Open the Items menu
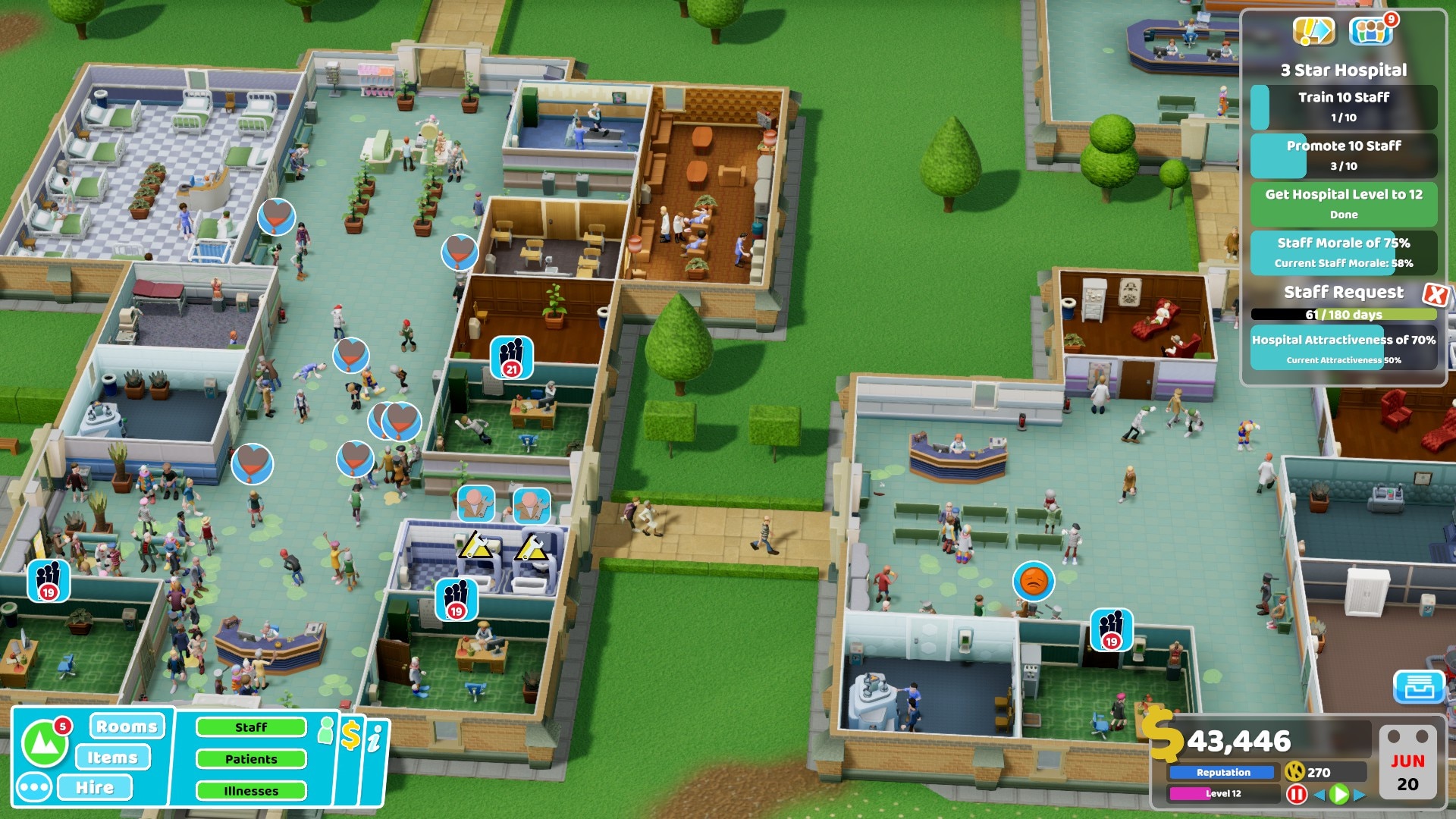 point(112,757)
